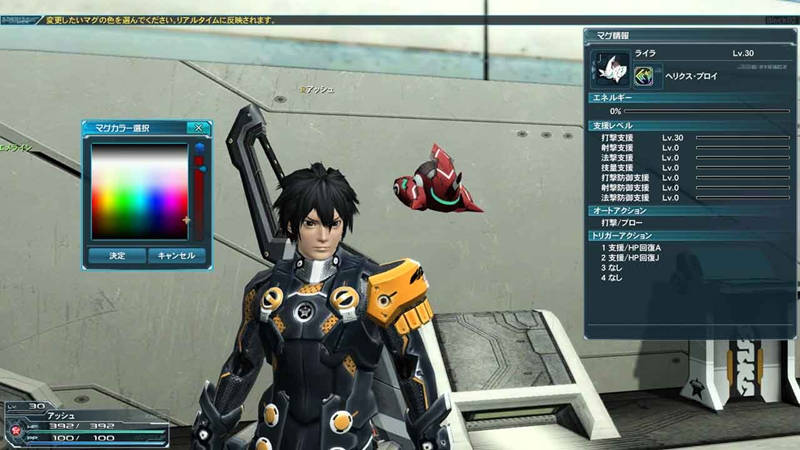Close the マグカラー選択 window
Image resolution: width=800 pixels, height=450 pixels.
[198, 128]
